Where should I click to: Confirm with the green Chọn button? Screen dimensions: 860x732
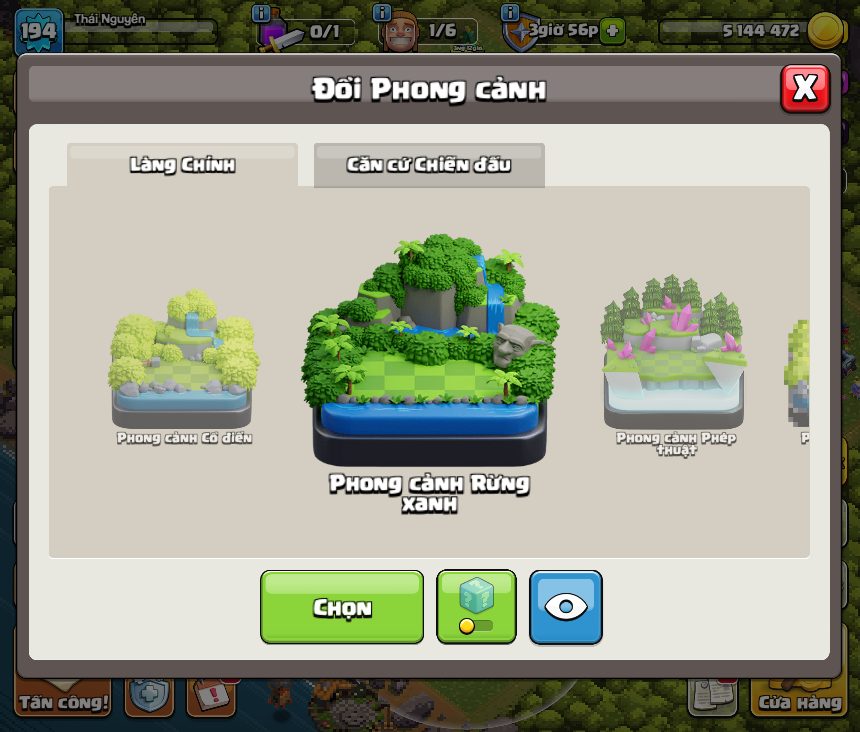342,607
